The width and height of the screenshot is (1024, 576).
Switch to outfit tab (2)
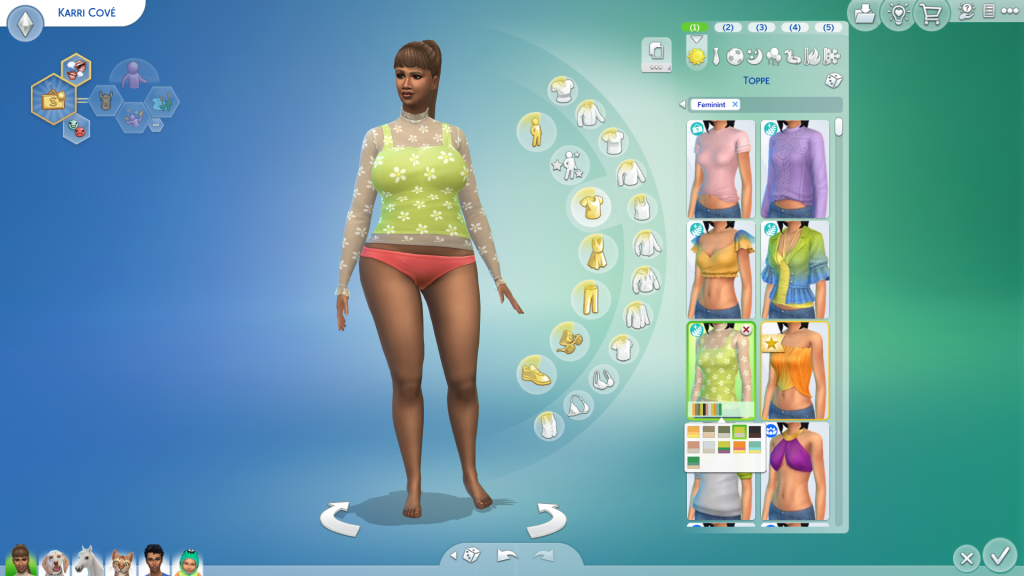click(x=727, y=27)
